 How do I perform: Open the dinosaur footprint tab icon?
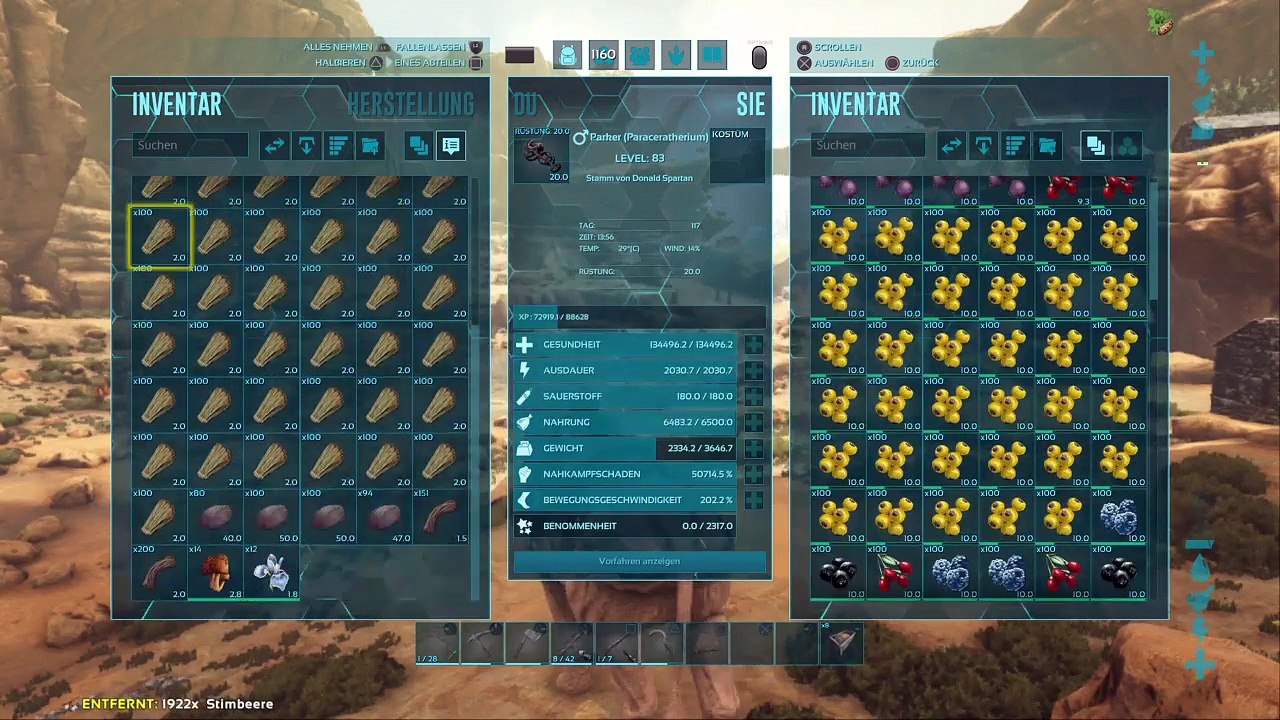(675, 56)
